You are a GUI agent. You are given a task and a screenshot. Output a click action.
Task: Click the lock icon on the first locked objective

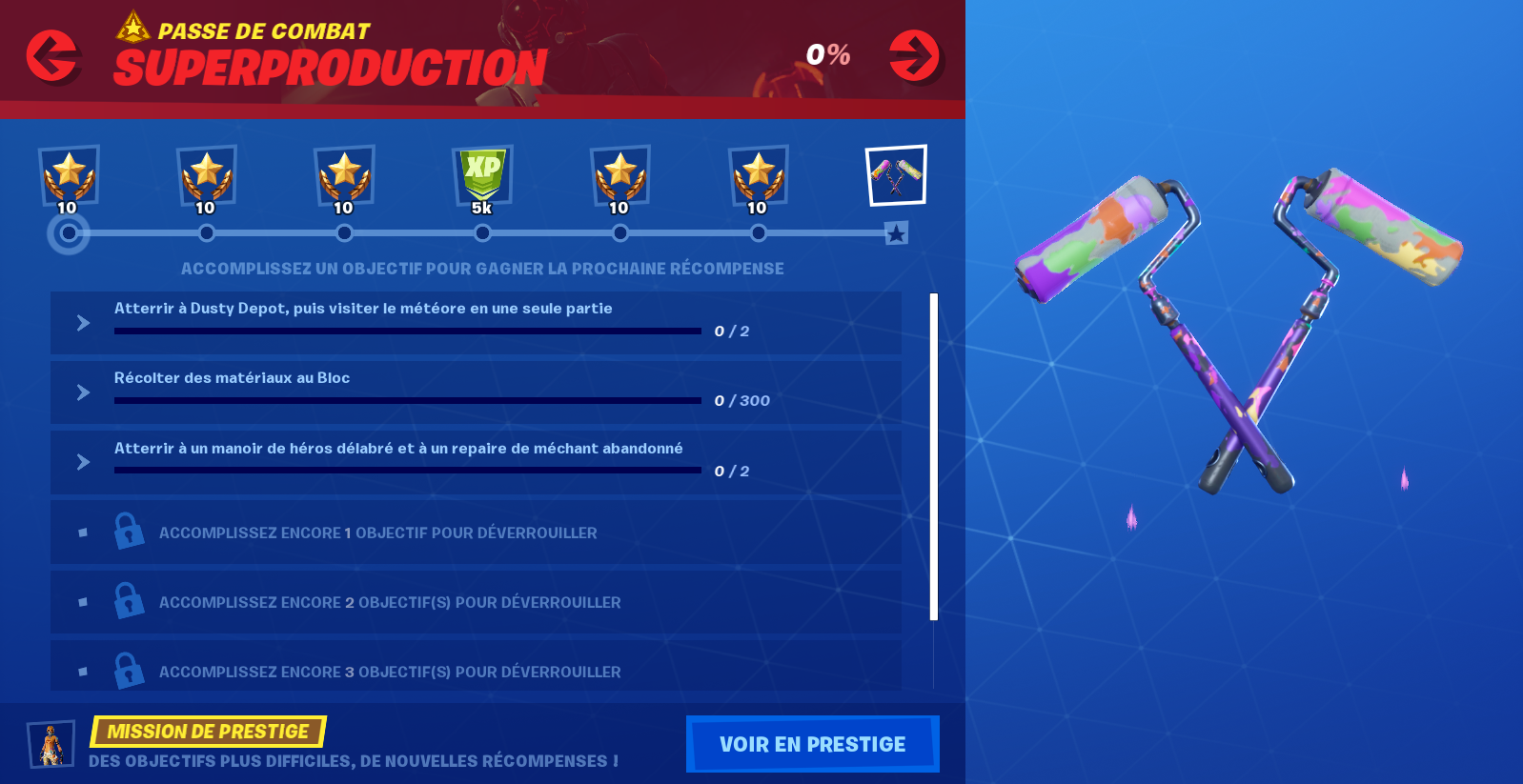point(129,532)
